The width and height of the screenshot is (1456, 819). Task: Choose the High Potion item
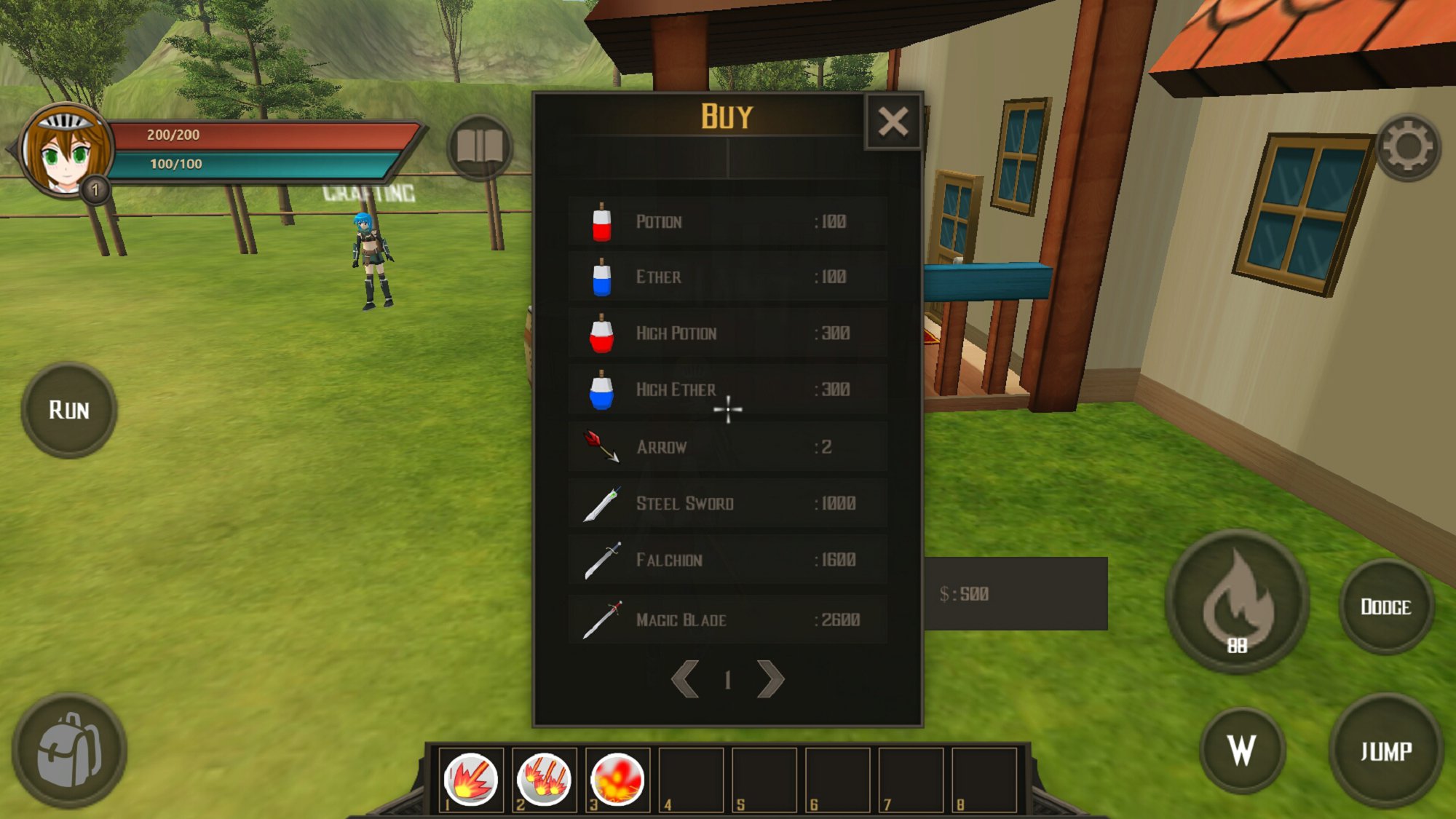[x=727, y=333]
